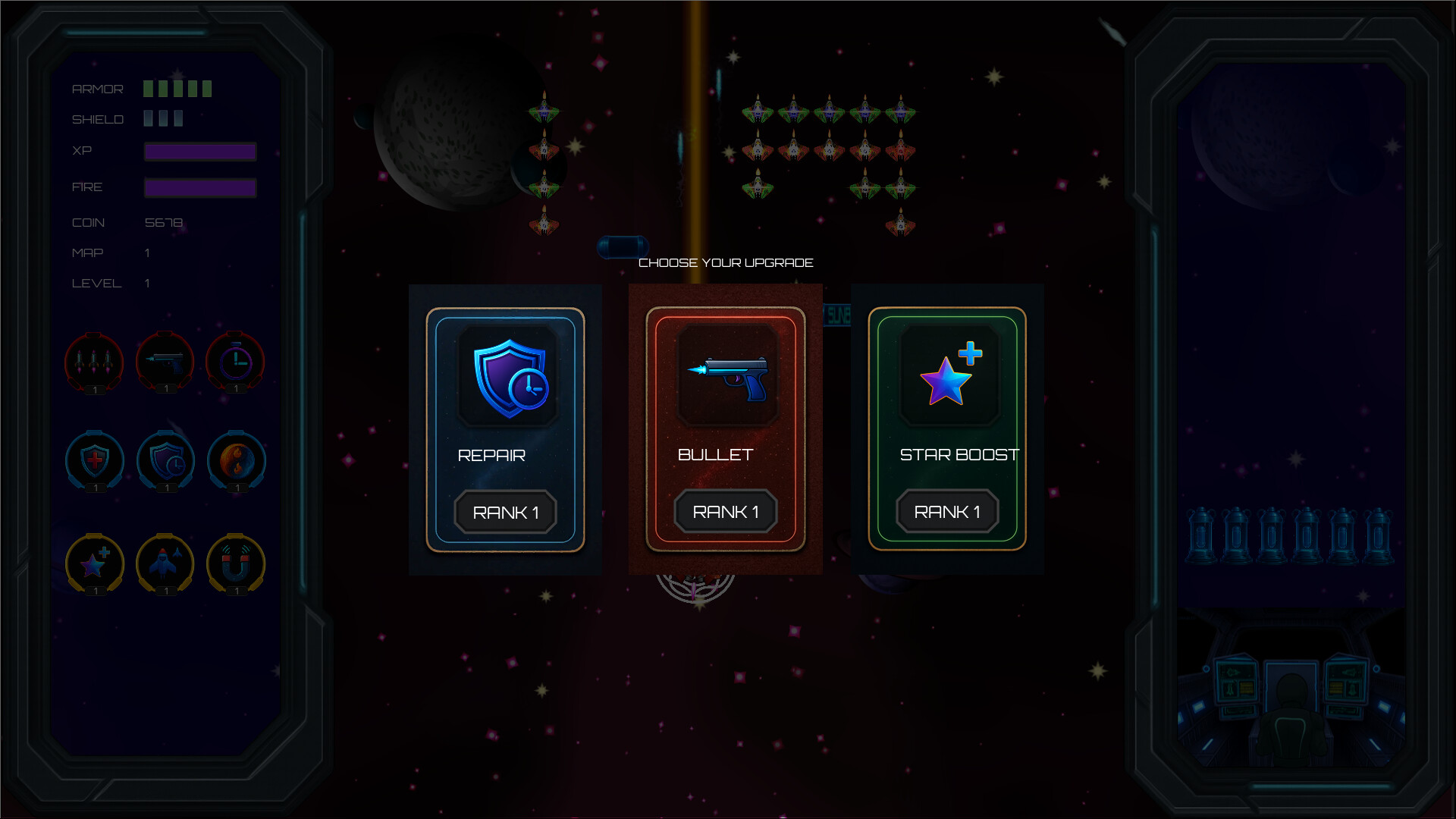
Task: Click the FIRE progress bar
Action: [200, 187]
